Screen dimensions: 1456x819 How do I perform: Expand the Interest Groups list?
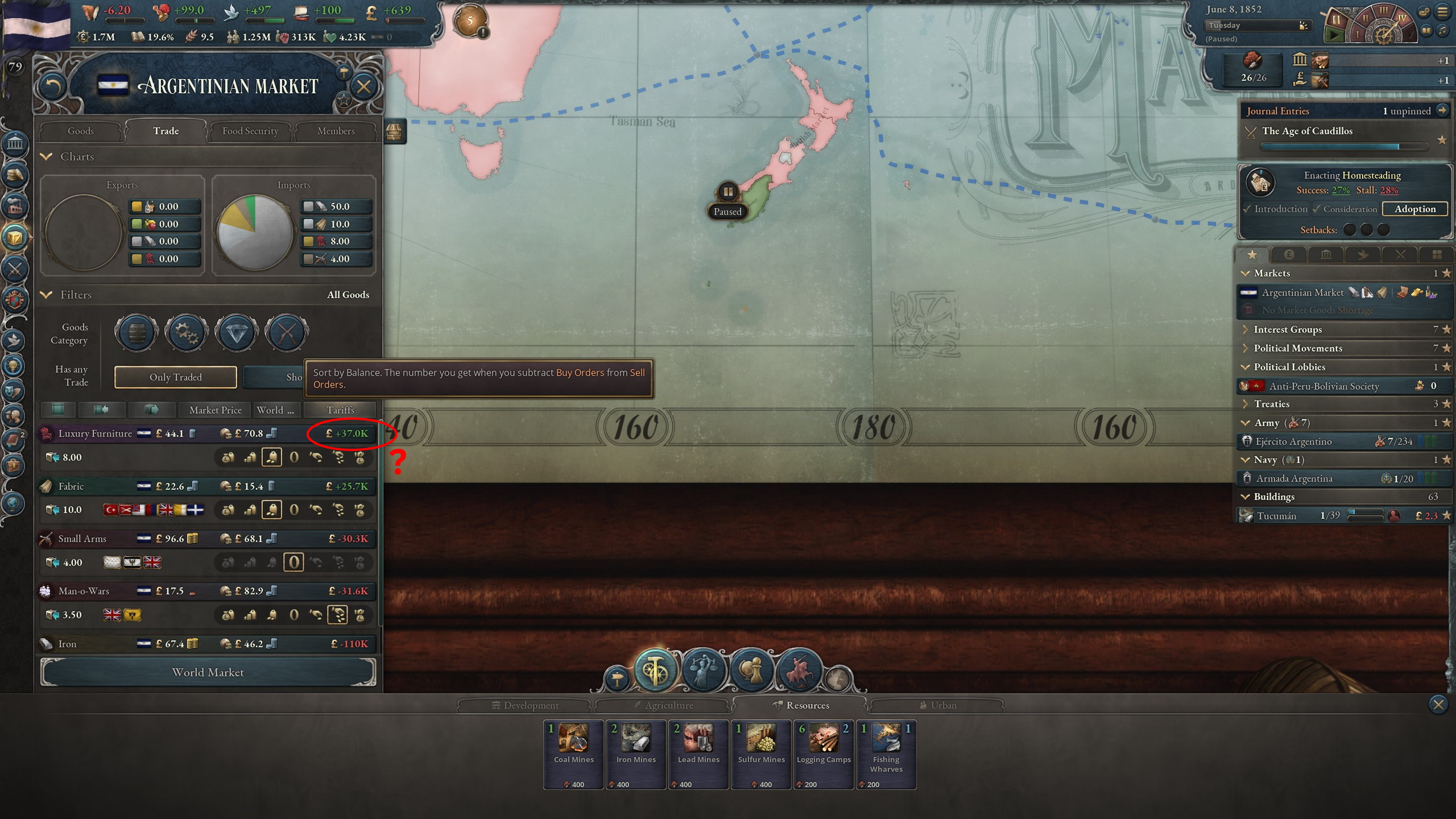tap(1247, 329)
